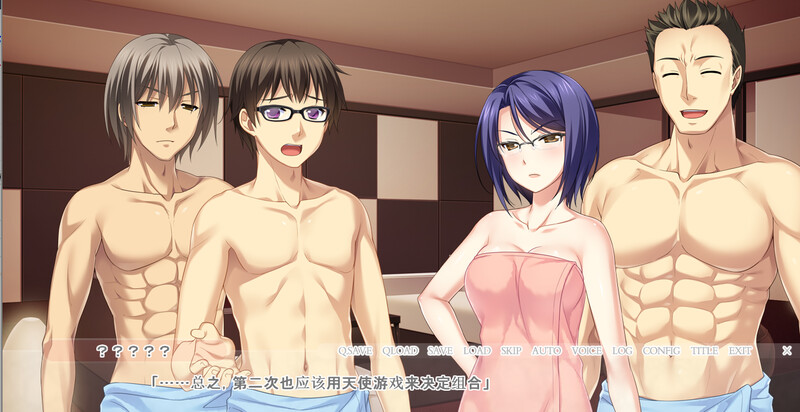Replay the line with VOICE
800x412 pixels.
pos(586,351)
